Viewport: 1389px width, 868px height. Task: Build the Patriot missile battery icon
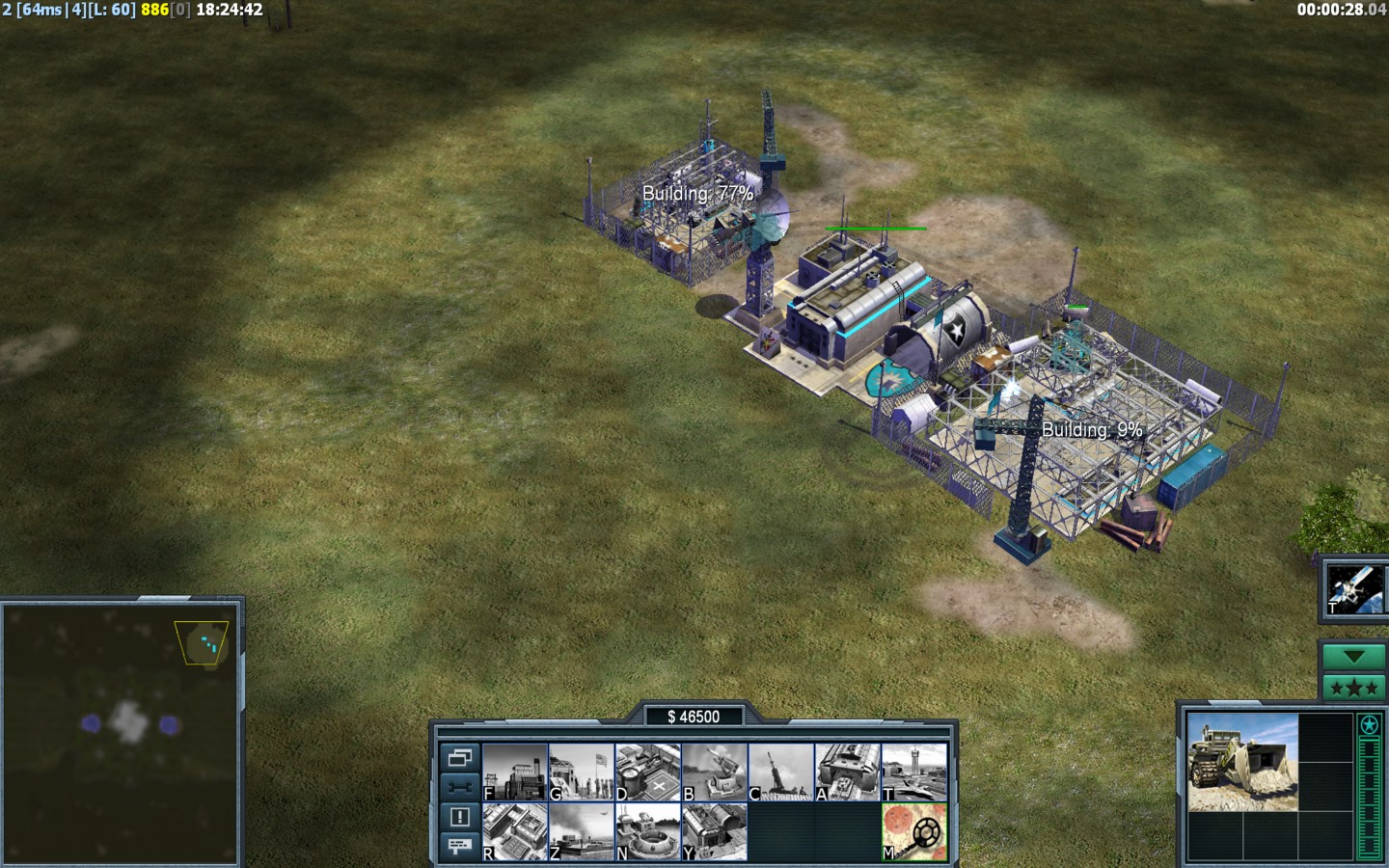(715, 772)
